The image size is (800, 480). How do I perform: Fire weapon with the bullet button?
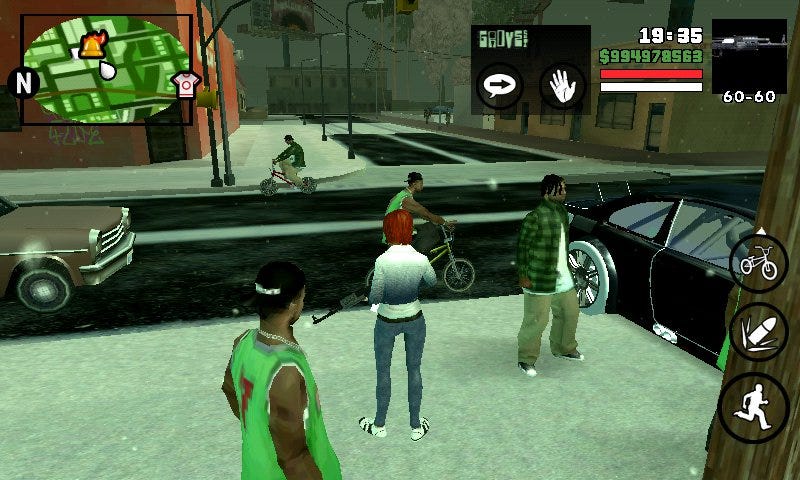[x=759, y=332]
